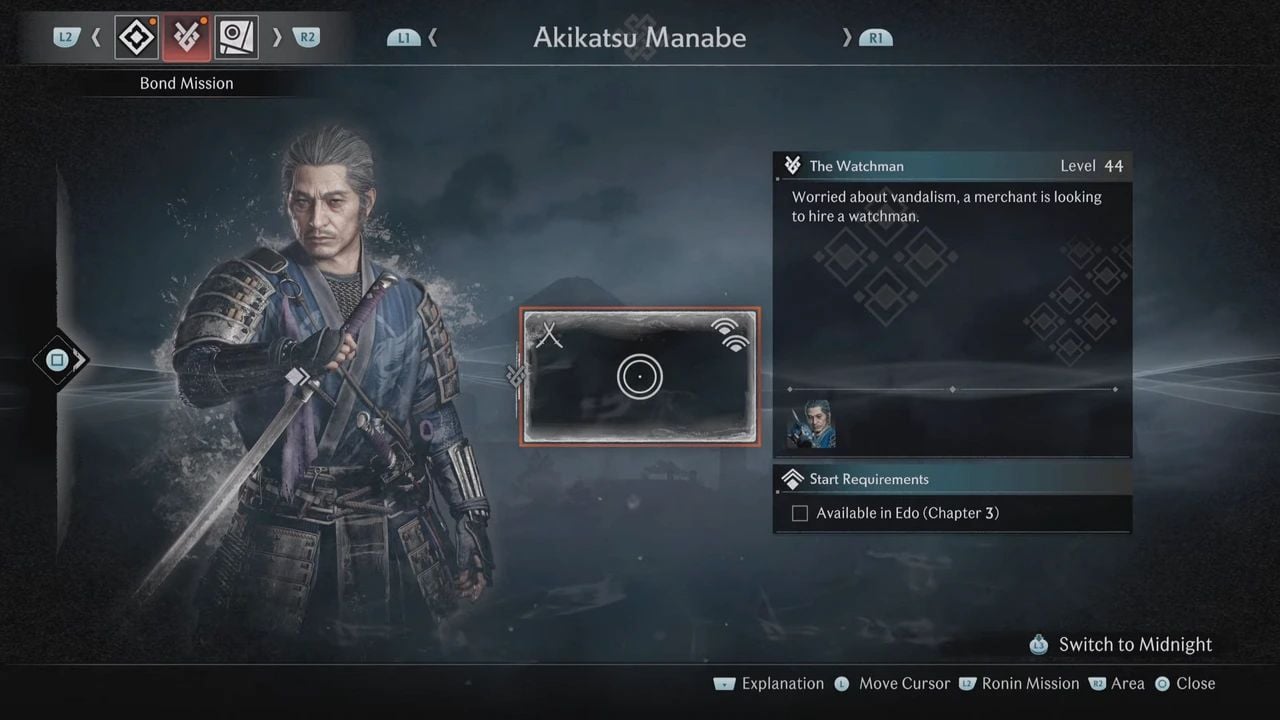Click the Explanation option in the bottom bar
The image size is (1280, 720).
point(783,684)
